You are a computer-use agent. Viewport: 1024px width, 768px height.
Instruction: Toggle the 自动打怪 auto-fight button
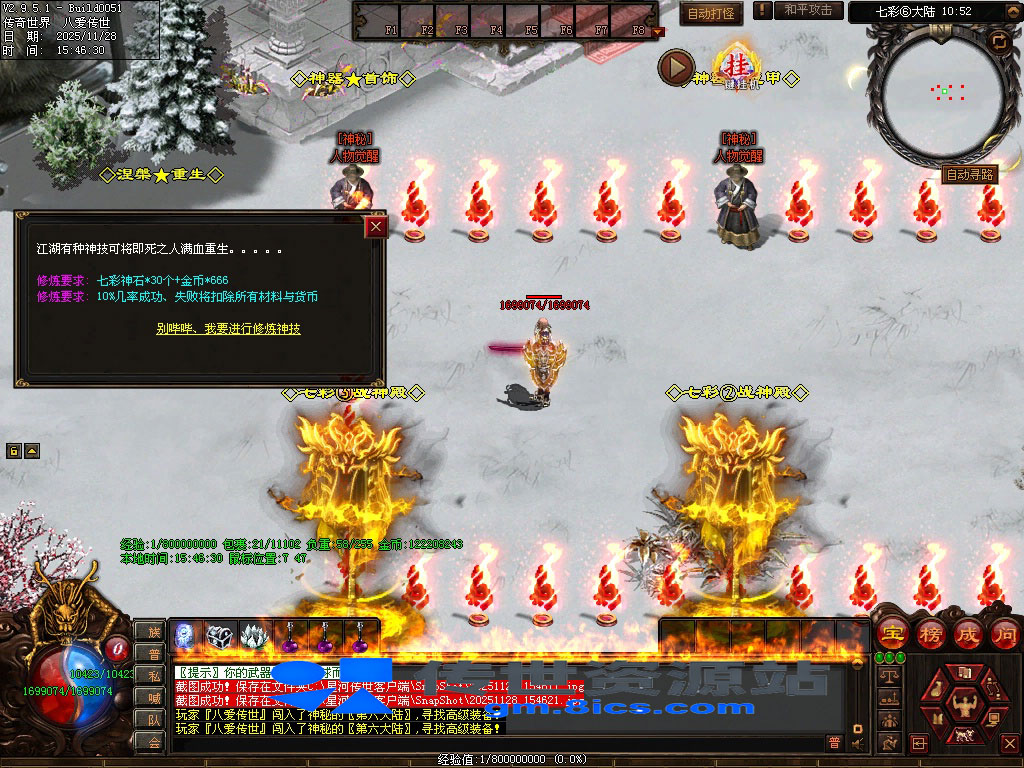click(x=712, y=13)
